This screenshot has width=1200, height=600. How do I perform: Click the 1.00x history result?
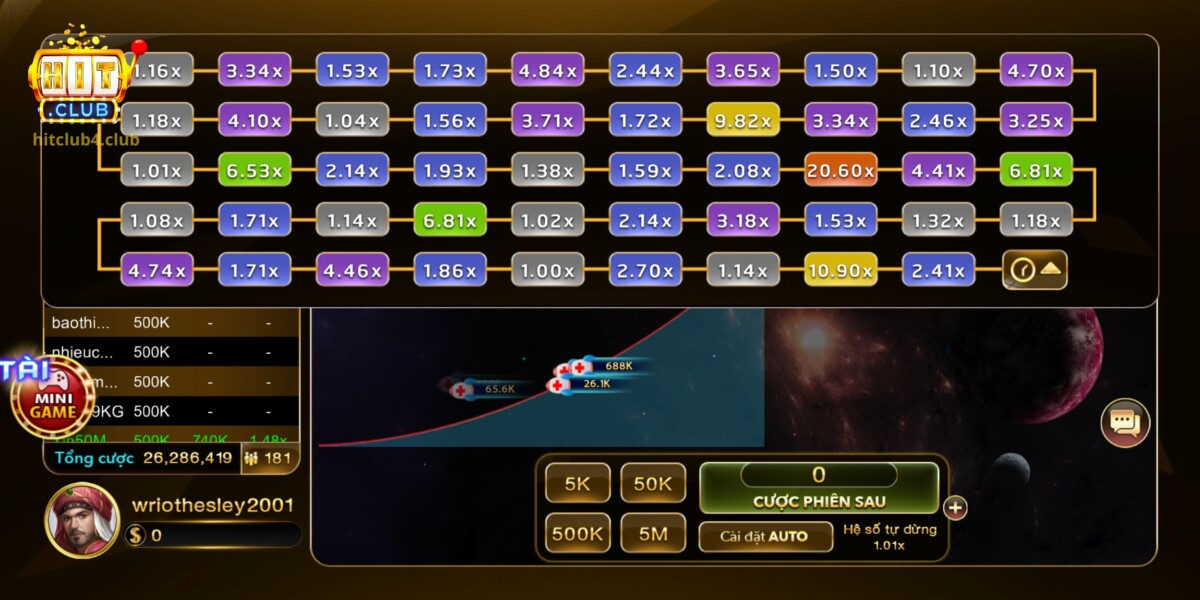point(547,270)
